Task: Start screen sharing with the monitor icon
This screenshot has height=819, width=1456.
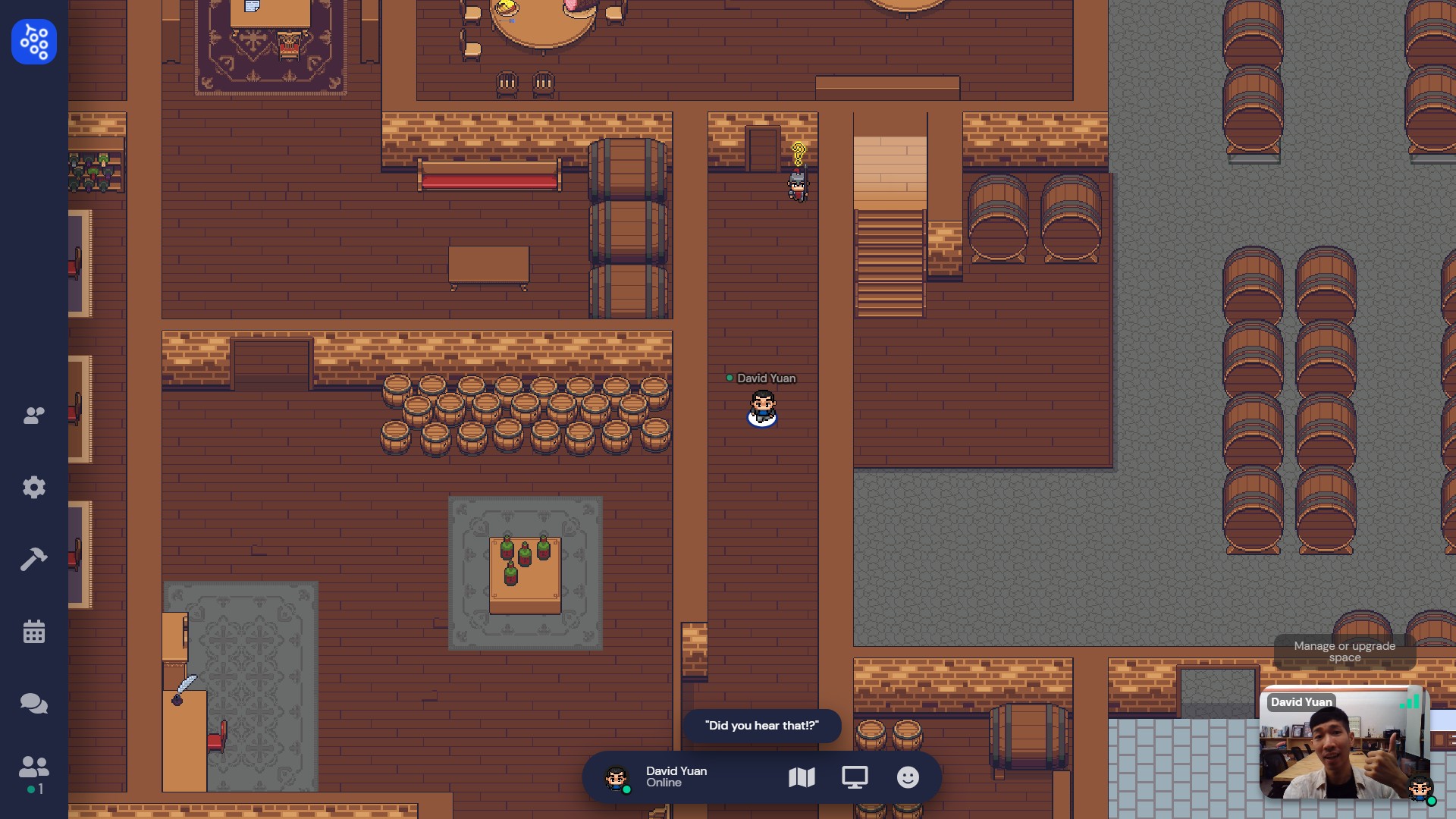Action: click(x=855, y=777)
